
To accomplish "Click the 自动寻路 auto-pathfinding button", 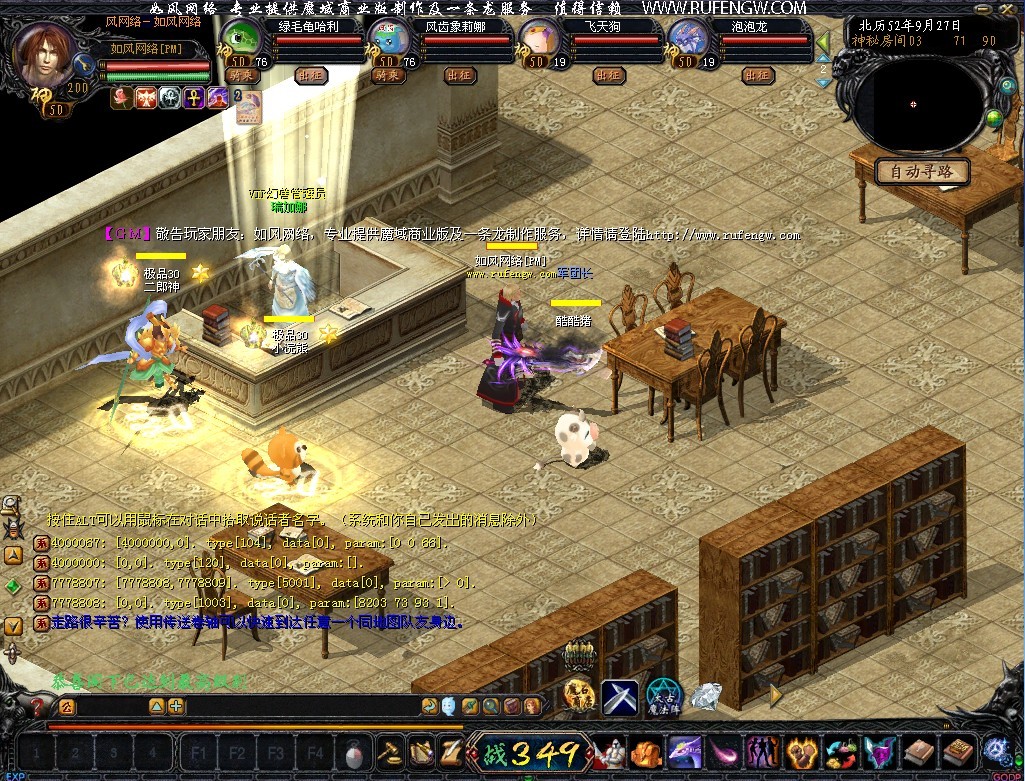I will [922, 171].
